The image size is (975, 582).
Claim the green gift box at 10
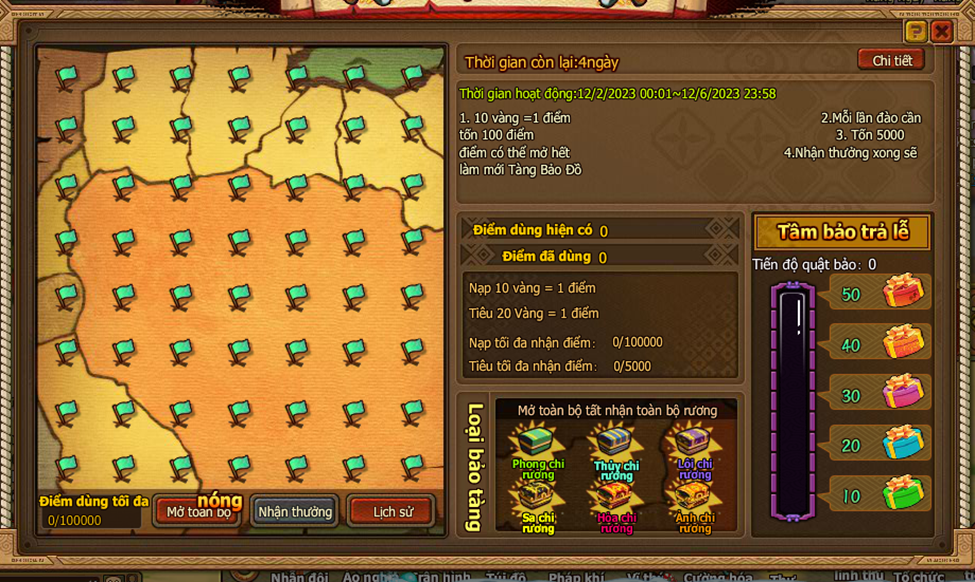point(902,493)
